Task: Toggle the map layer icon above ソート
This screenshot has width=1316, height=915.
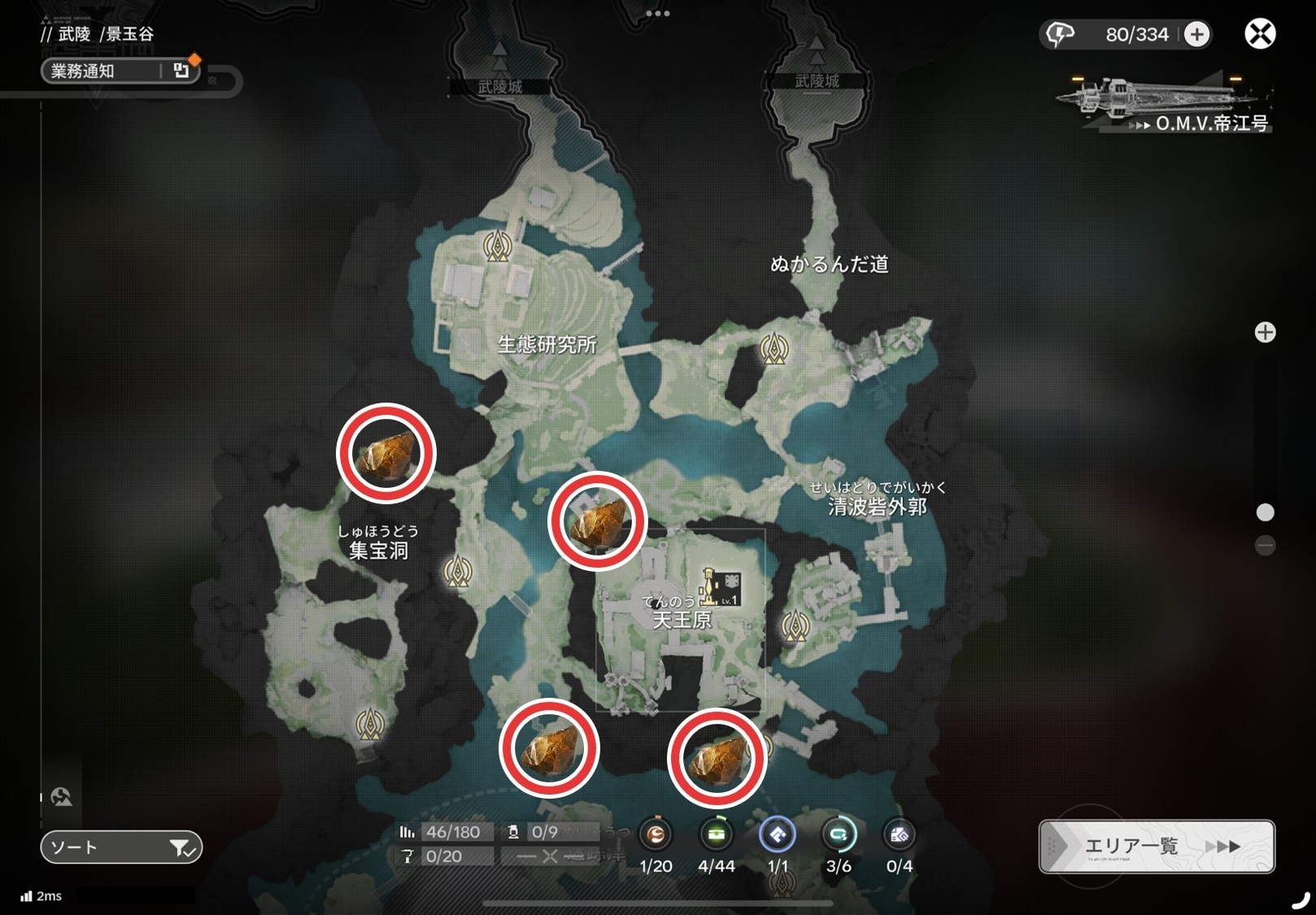Action: 62,797
